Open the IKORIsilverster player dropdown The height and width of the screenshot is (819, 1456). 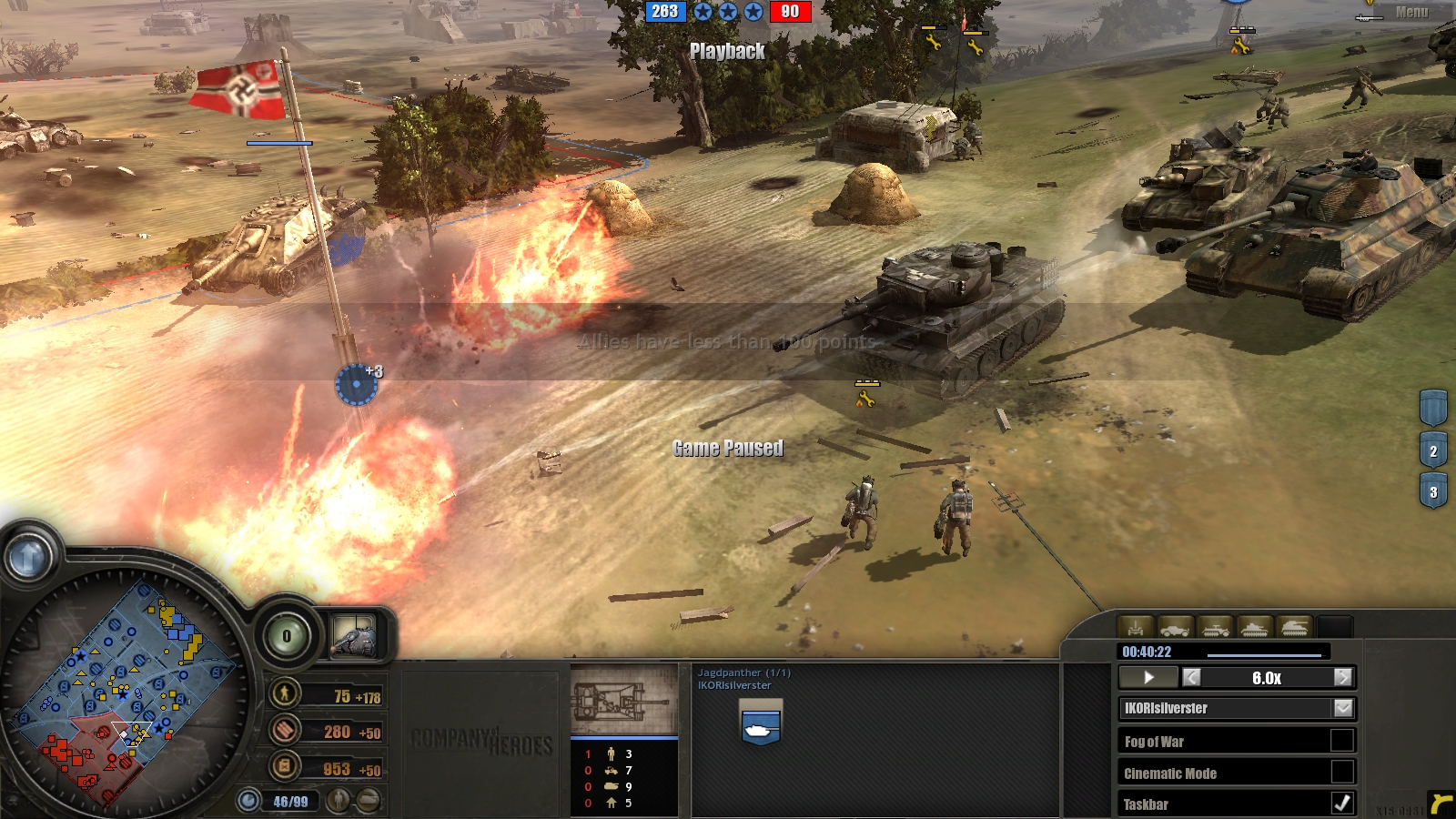click(1343, 708)
